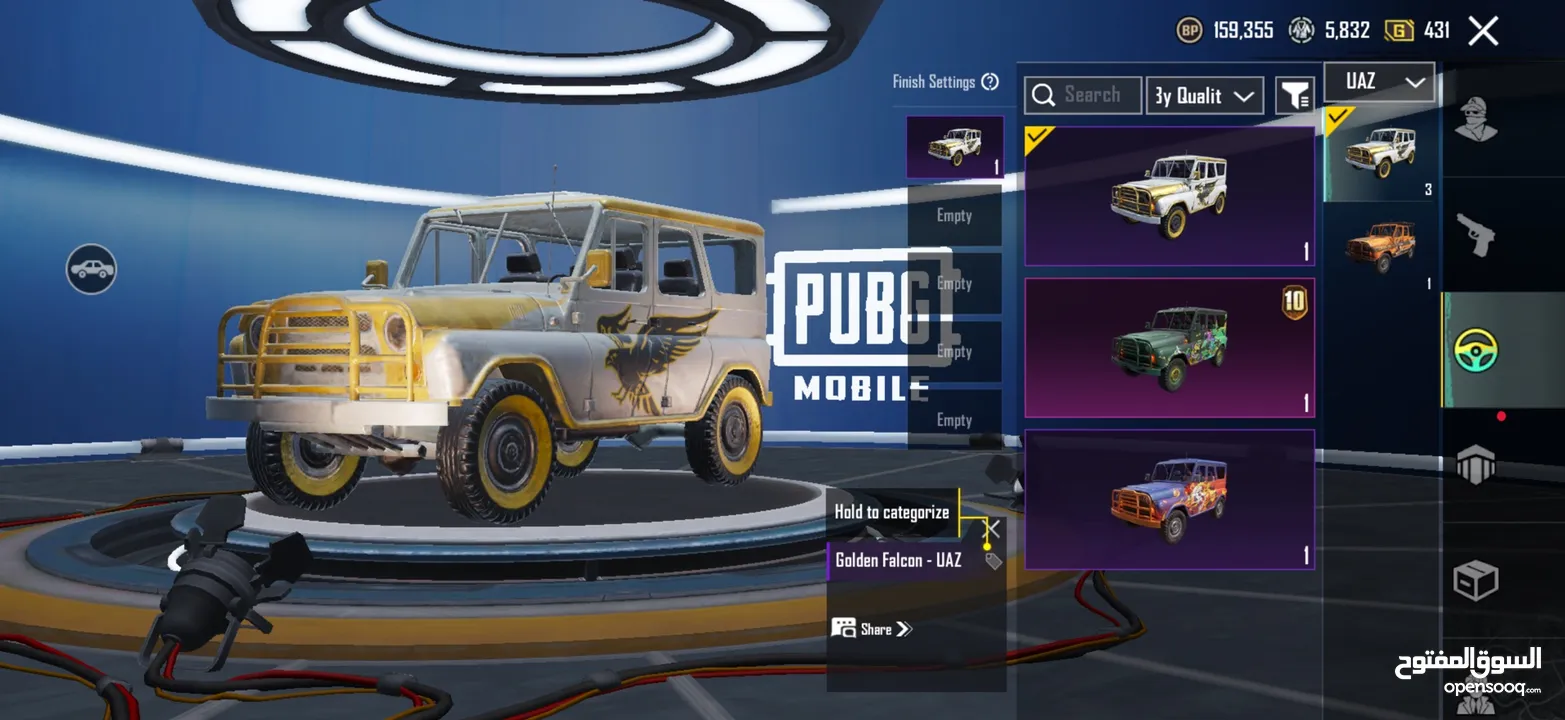
Task: Click the round car view icon
Action: (91, 269)
